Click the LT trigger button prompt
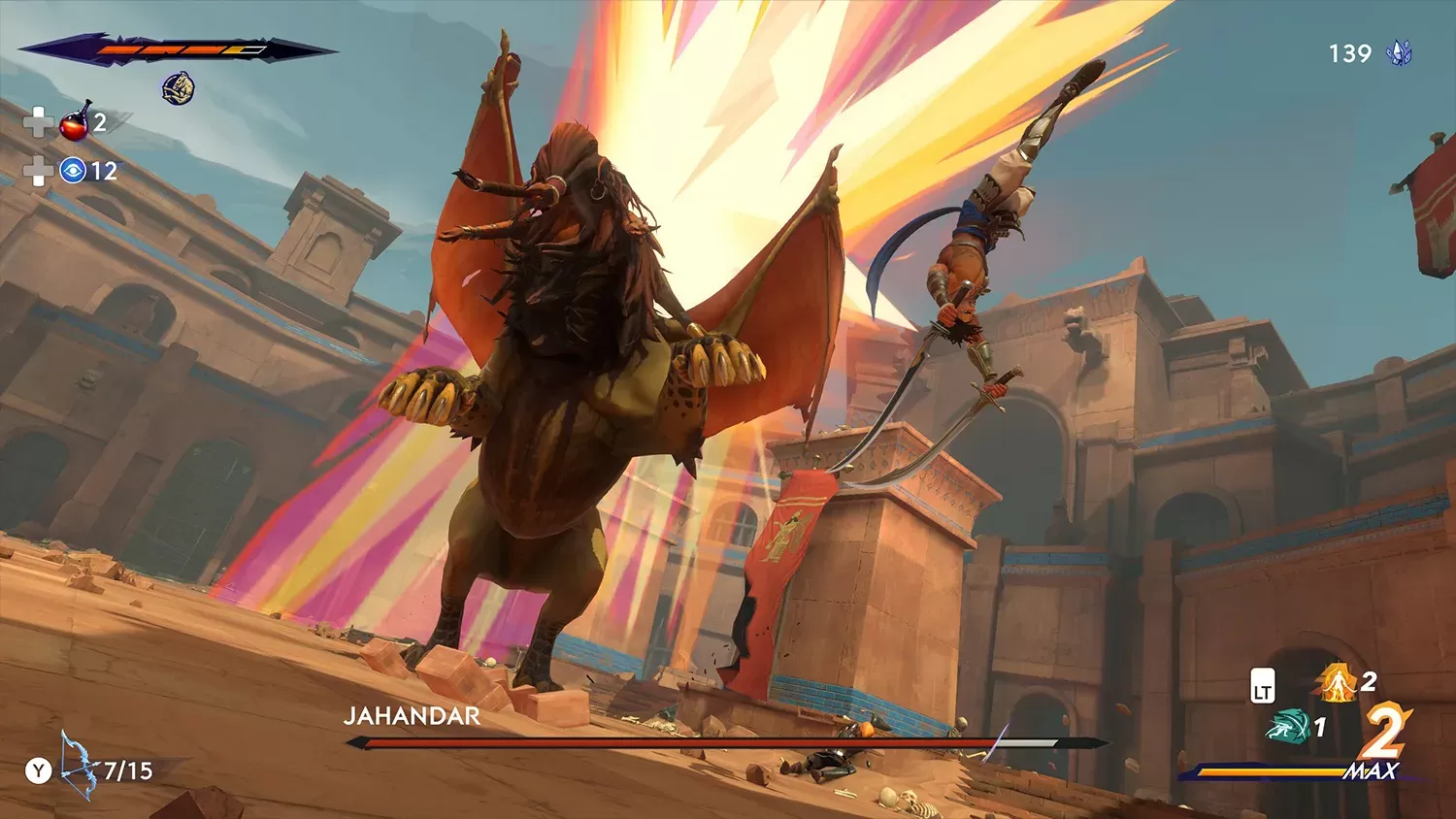1456x819 pixels. [x=1262, y=683]
